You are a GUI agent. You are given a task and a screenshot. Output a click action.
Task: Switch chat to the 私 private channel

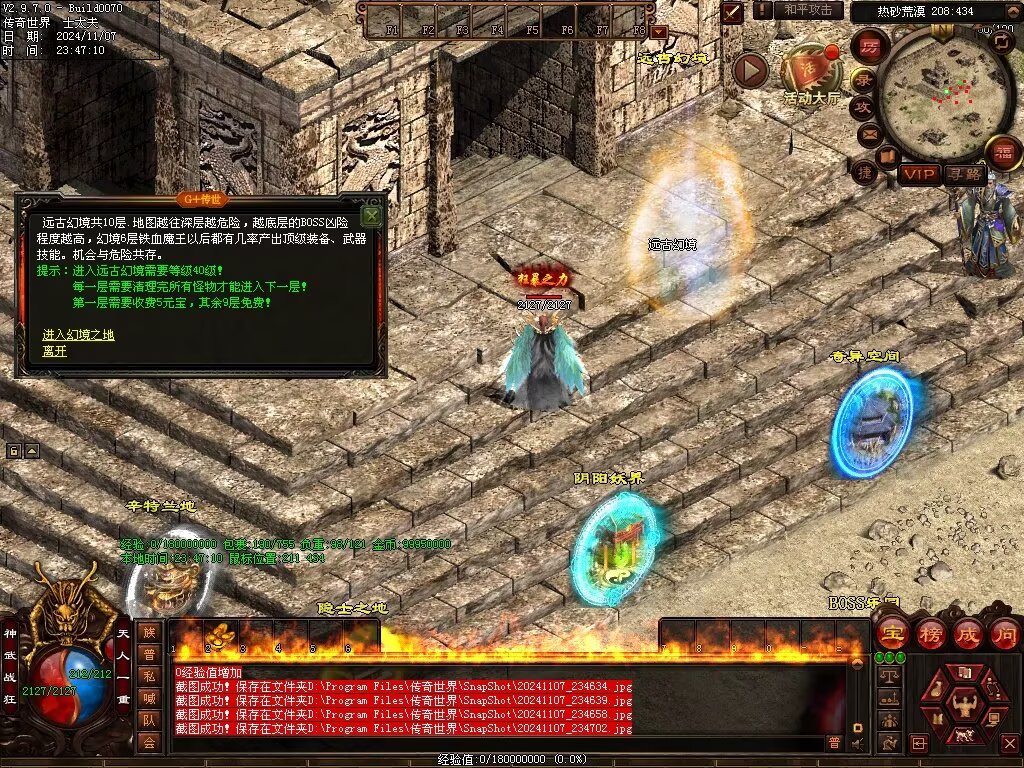tap(148, 675)
